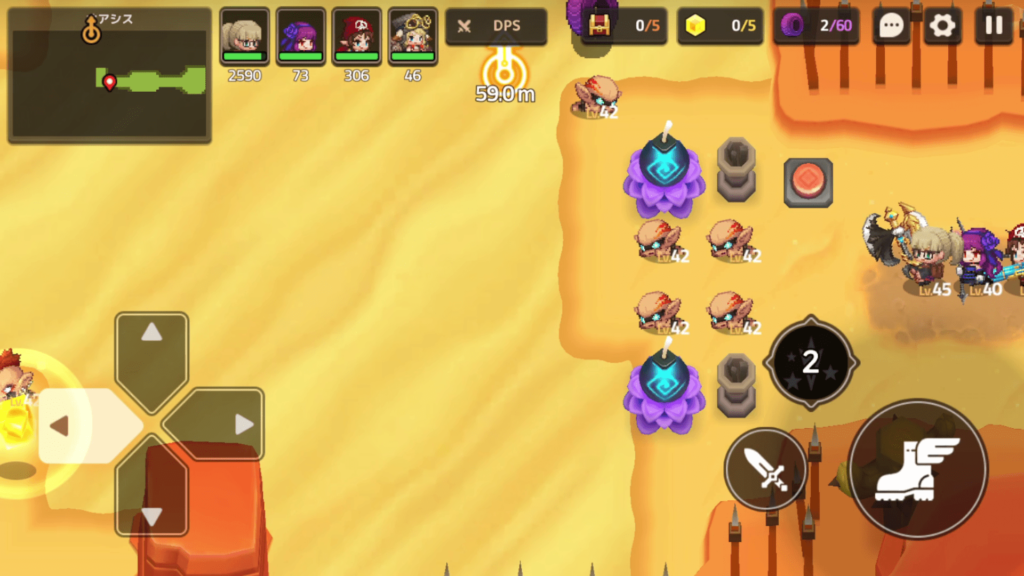Viewport: 1024px width, 576px height.
Task: Select the red-hat hero portrait with 306
Action: [x=357, y=38]
